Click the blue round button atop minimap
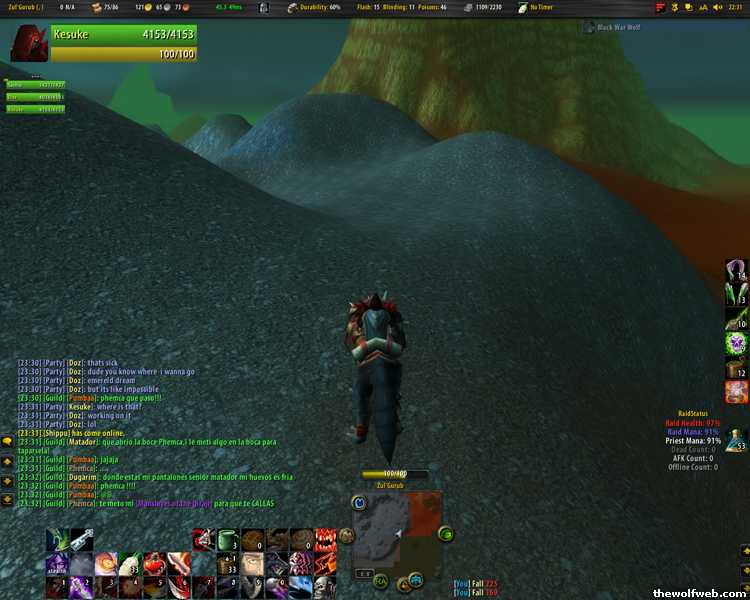 pyautogui.click(x=359, y=502)
